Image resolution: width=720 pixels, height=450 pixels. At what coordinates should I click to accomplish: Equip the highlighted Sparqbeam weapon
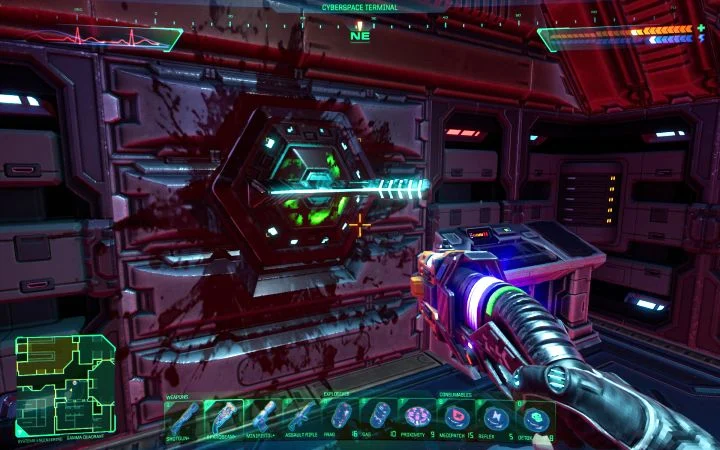224,417
